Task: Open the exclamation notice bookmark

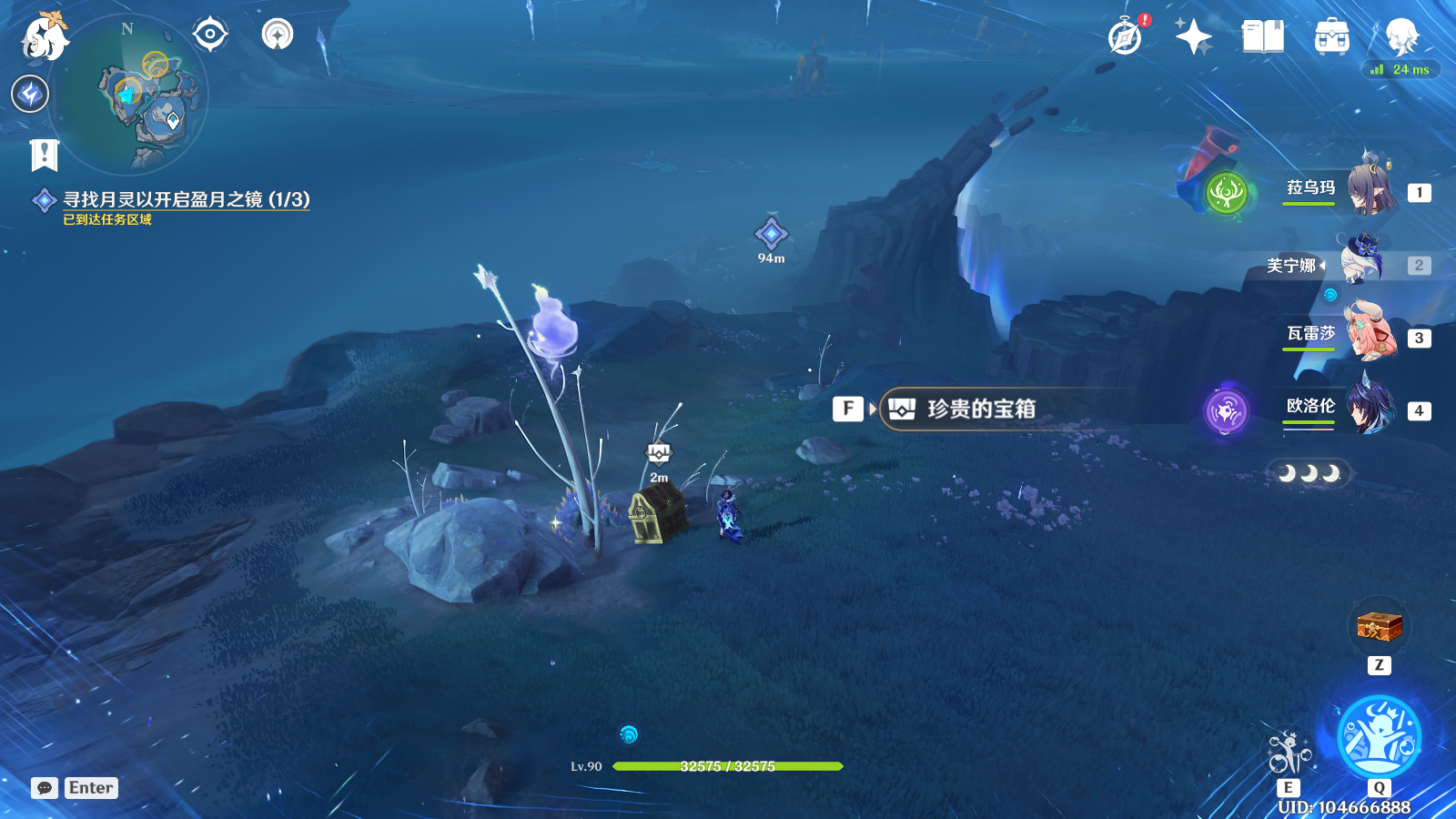Action: pyautogui.click(x=44, y=156)
